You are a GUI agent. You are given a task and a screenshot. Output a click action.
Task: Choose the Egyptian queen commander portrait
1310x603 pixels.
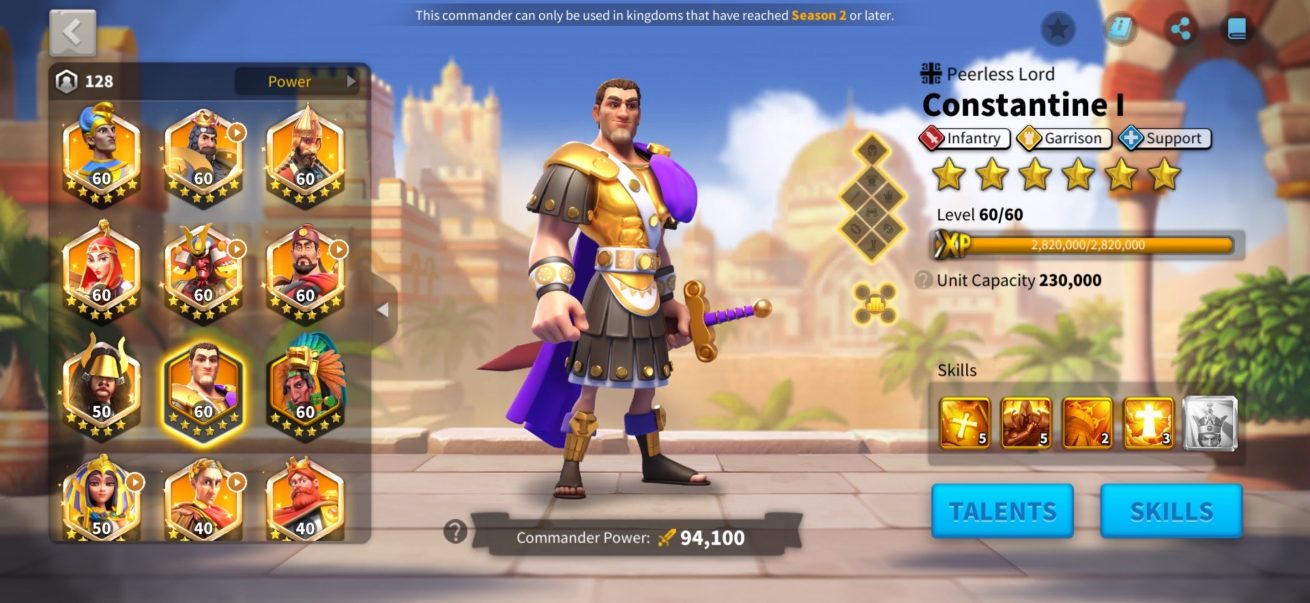click(x=102, y=497)
